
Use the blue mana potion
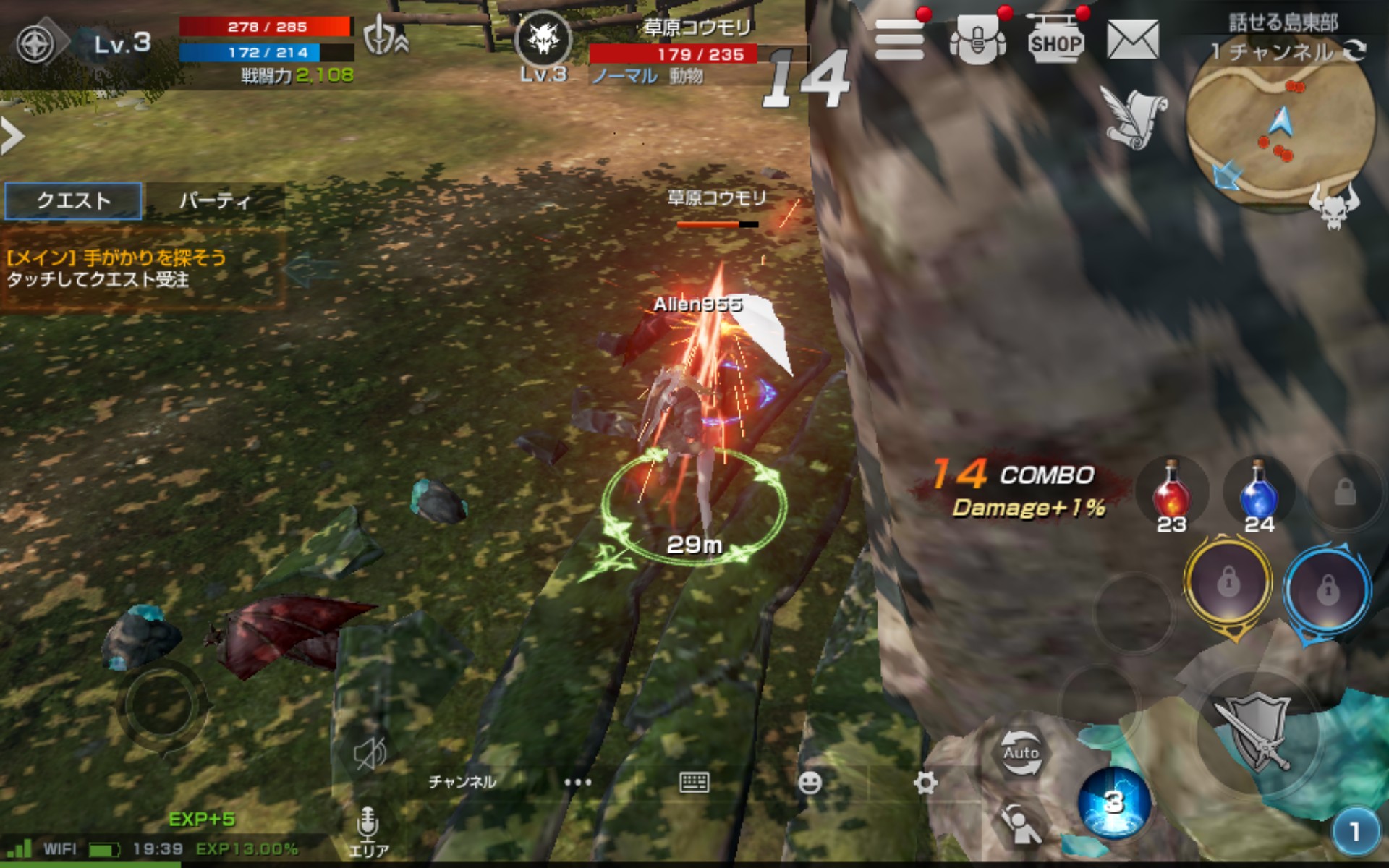point(1259,493)
